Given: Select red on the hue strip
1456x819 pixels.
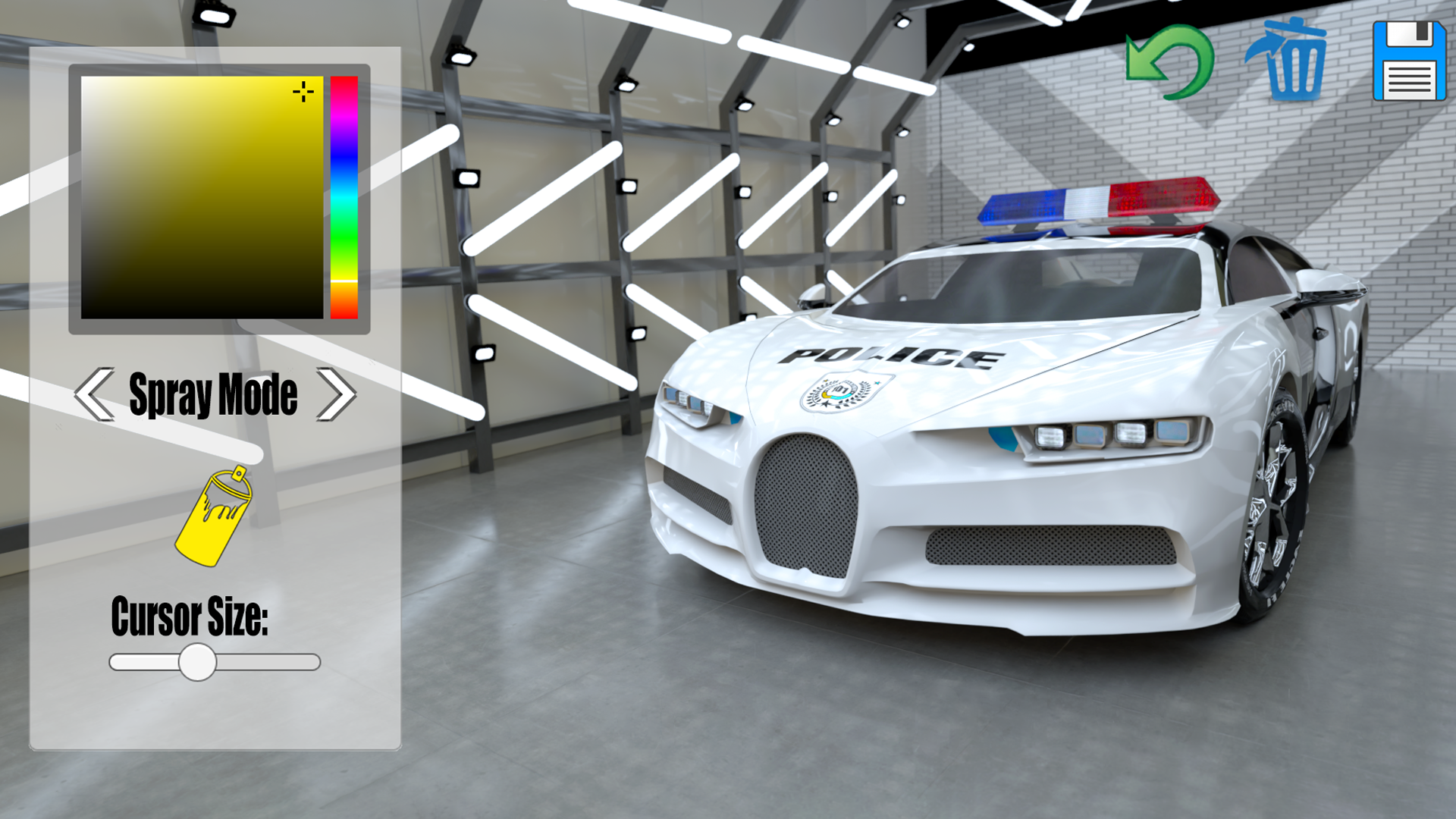Looking at the screenshot, I should point(343,83).
